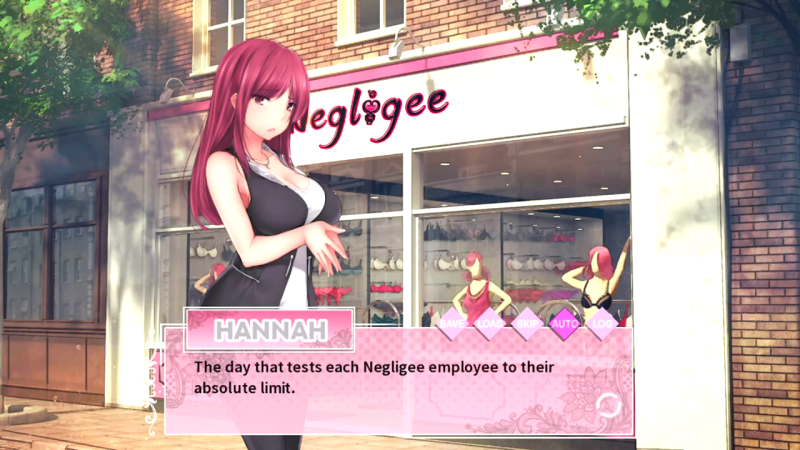Show the dialogue Log
This screenshot has width=800, height=450.
[602, 323]
